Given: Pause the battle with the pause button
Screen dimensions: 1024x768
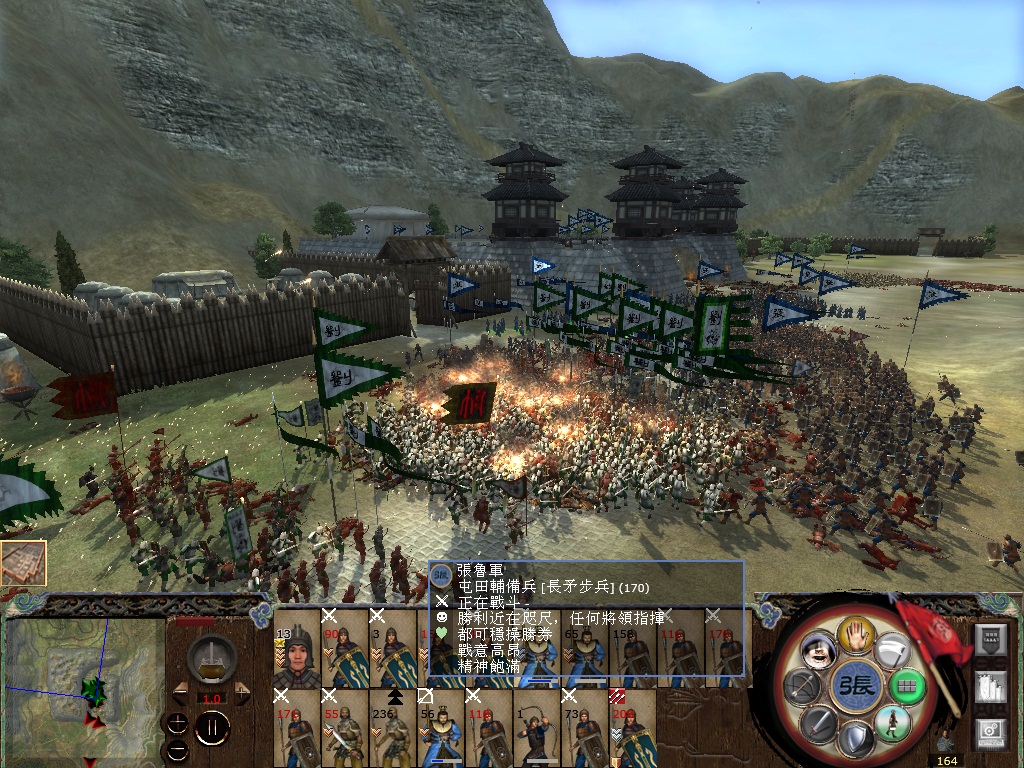Looking at the screenshot, I should (212, 727).
